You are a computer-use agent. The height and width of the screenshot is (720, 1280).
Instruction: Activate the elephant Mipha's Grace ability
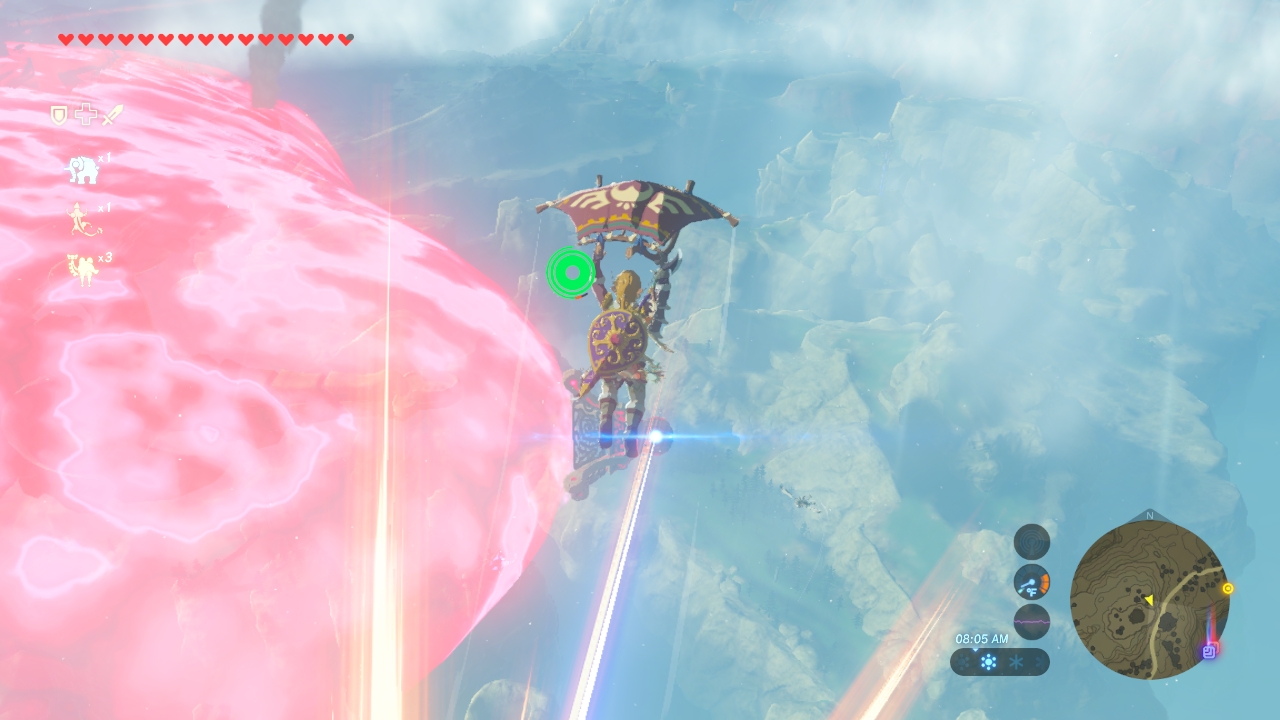point(82,170)
